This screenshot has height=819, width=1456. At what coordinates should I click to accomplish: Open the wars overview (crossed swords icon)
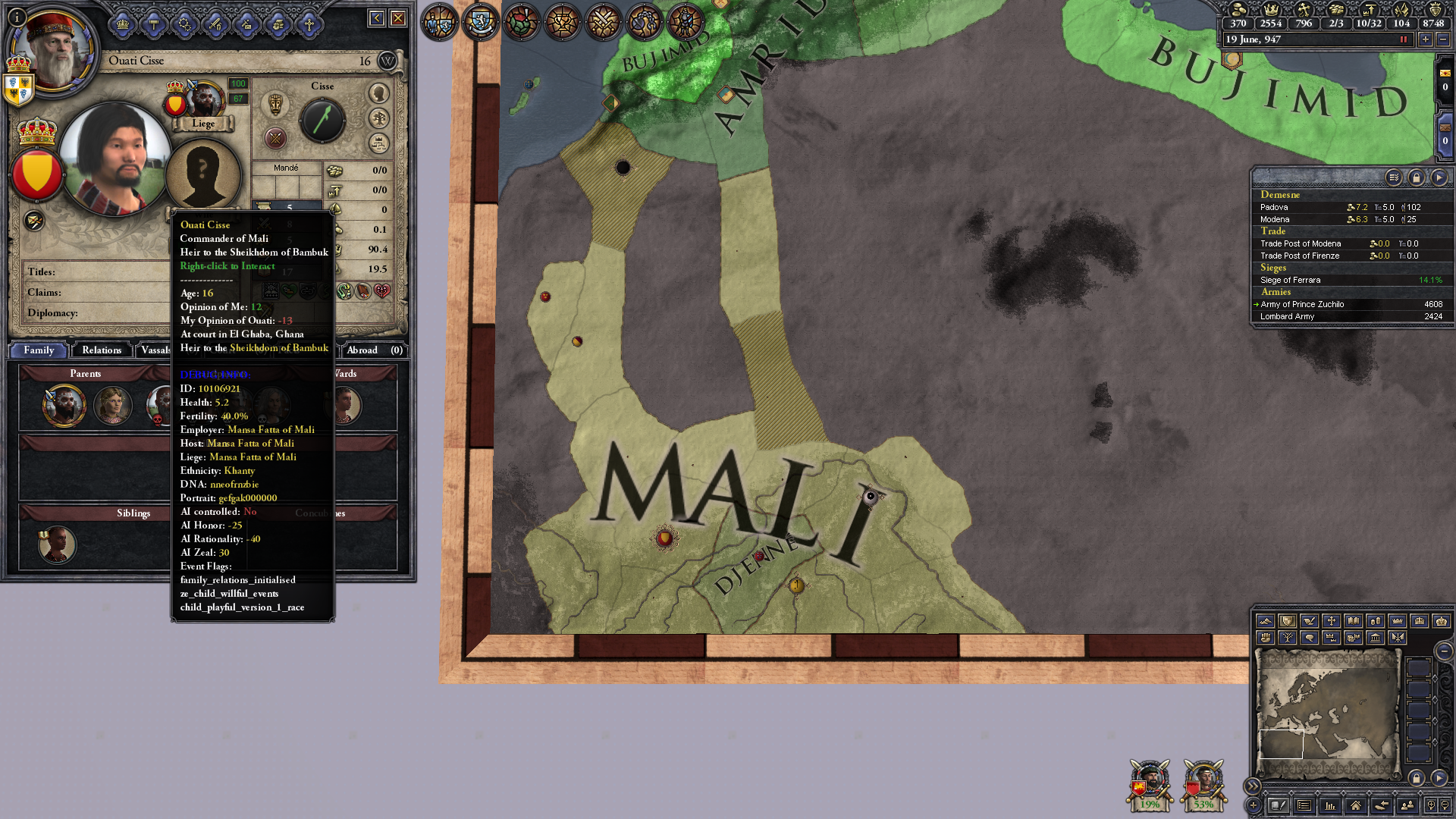click(x=602, y=23)
